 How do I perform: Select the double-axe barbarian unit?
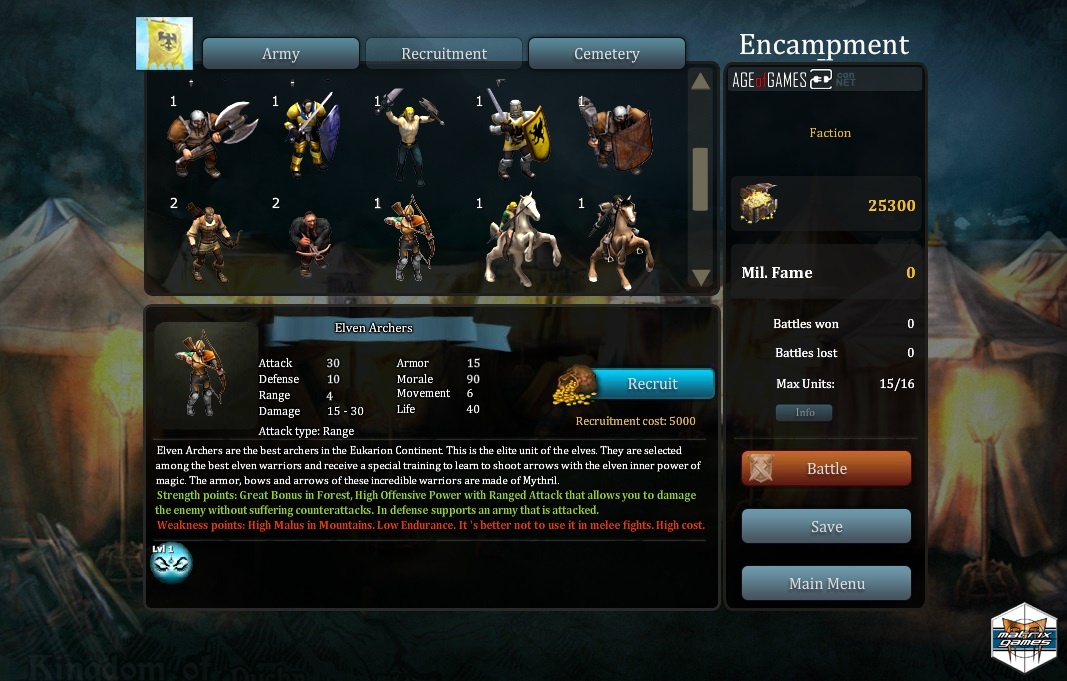[209, 136]
